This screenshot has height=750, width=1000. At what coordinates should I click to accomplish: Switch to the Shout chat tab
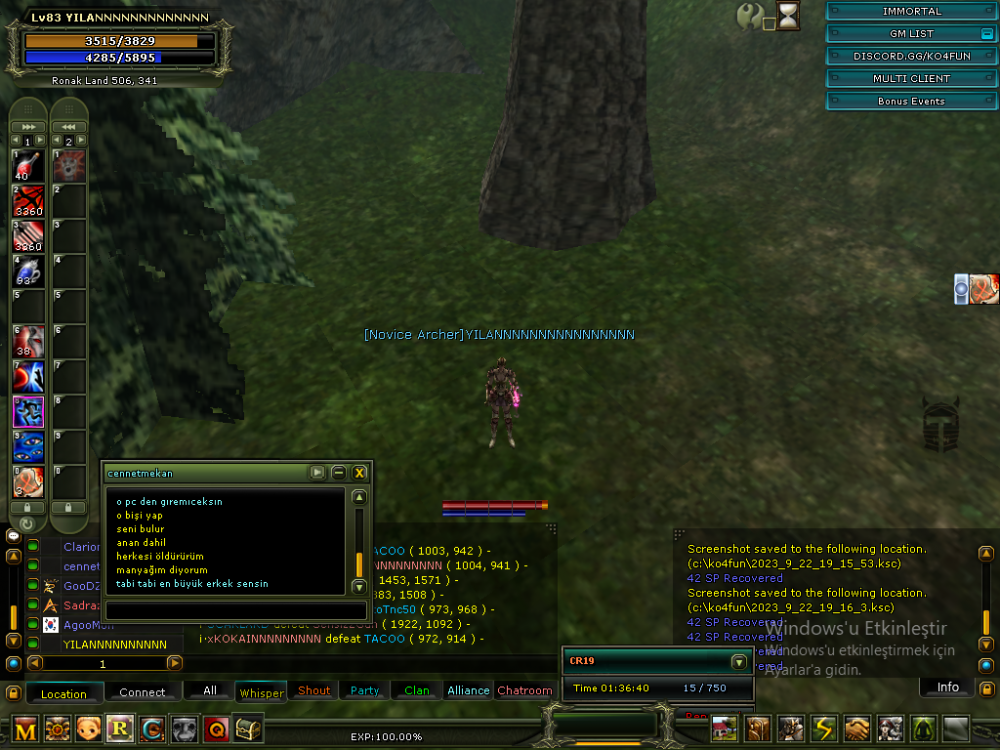(314, 691)
